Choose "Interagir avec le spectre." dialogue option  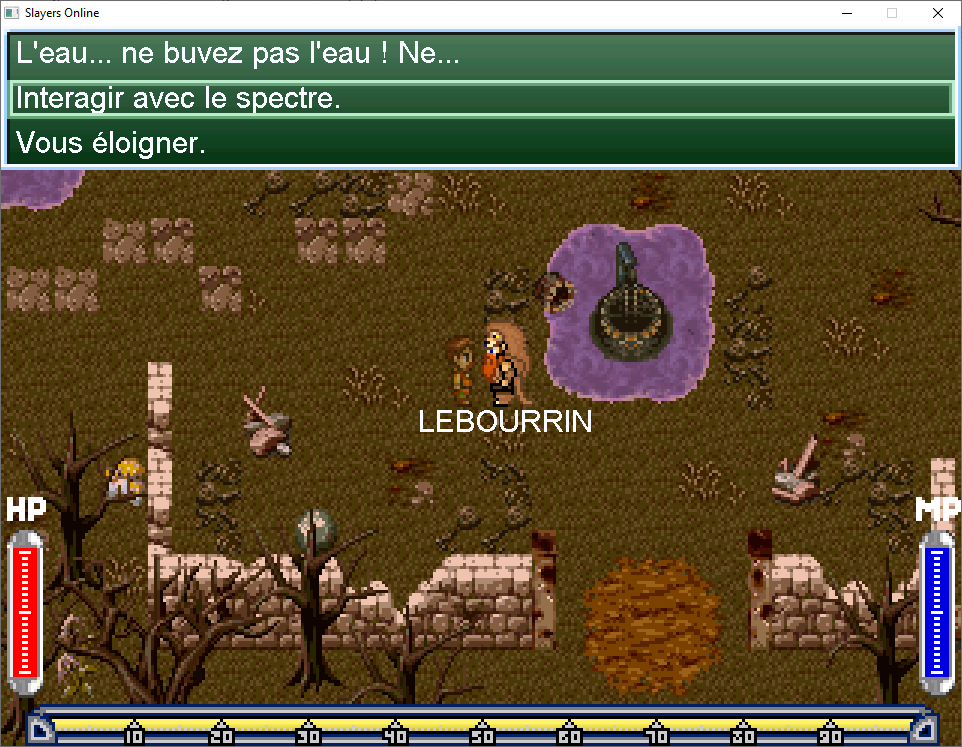tap(480, 99)
